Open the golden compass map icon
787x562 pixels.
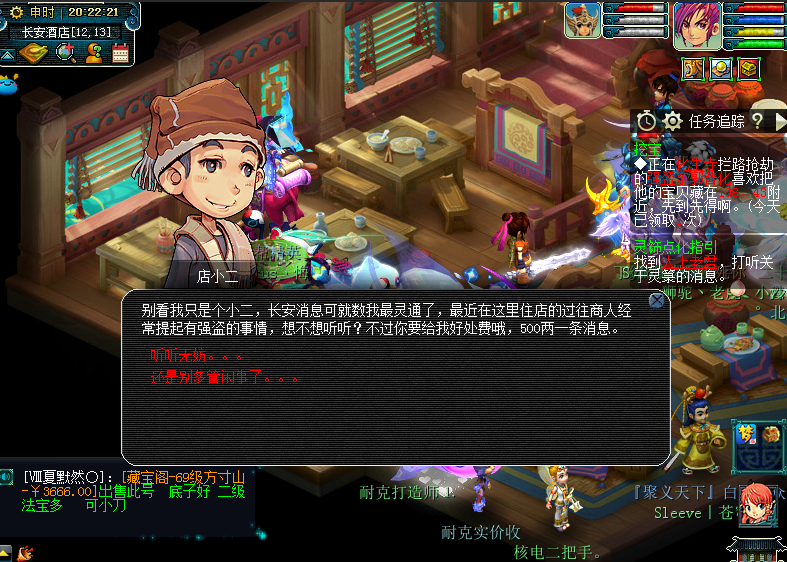tap(34, 53)
